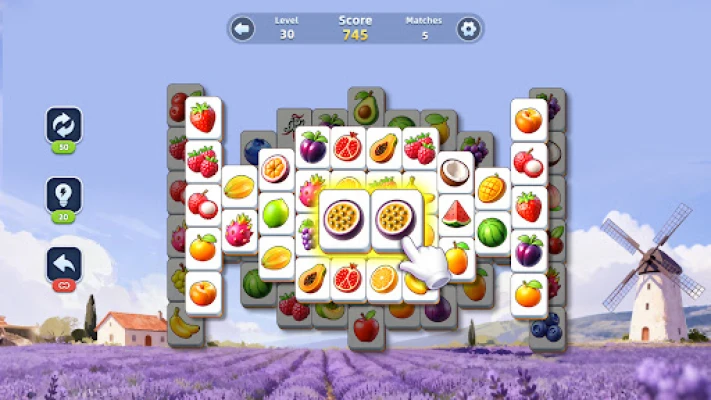
Task: Shuffle the tiles with the refresh button
Action: point(64,126)
